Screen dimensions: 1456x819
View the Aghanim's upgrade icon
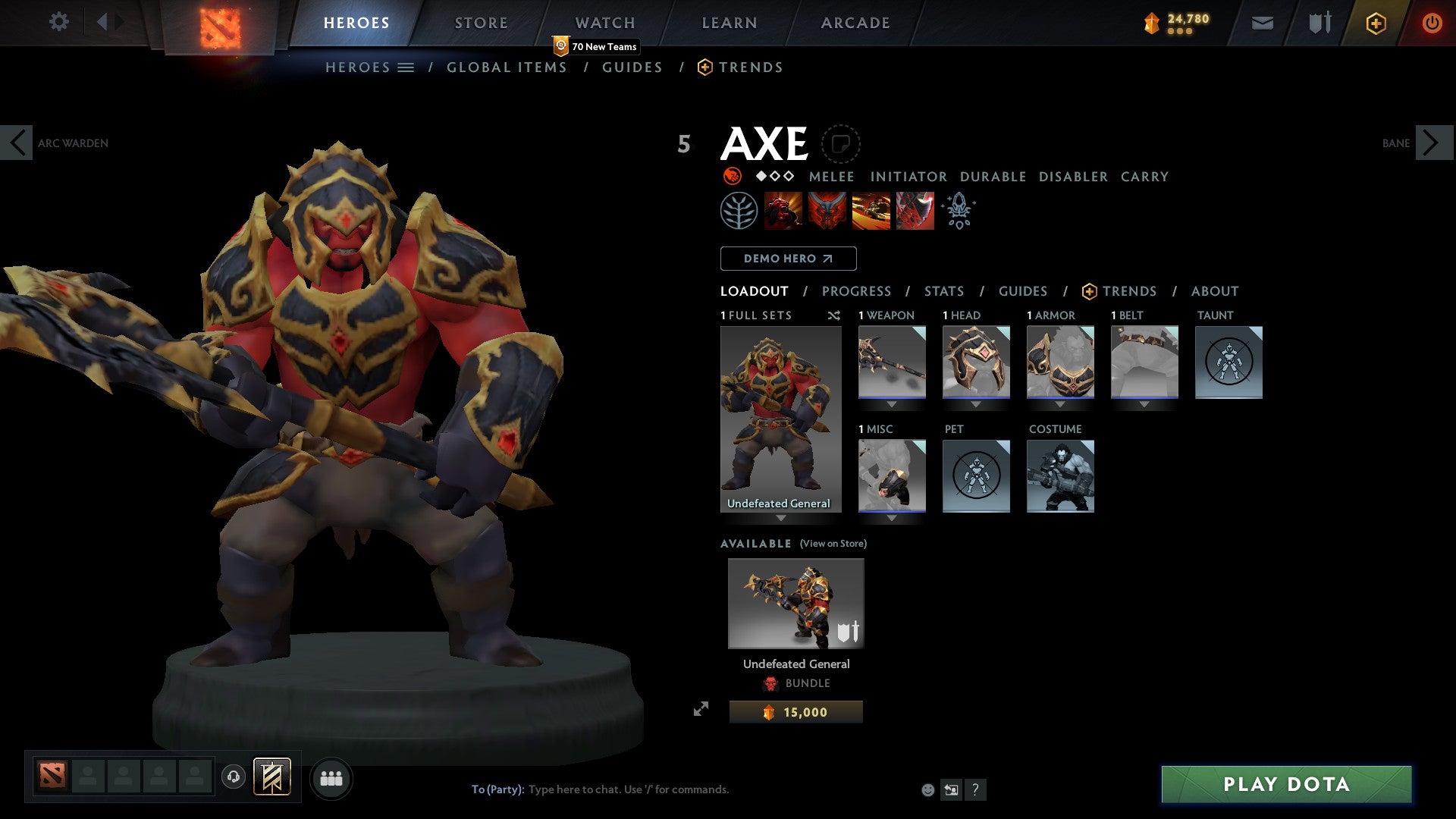pyautogui.click(x=958, y=211)
